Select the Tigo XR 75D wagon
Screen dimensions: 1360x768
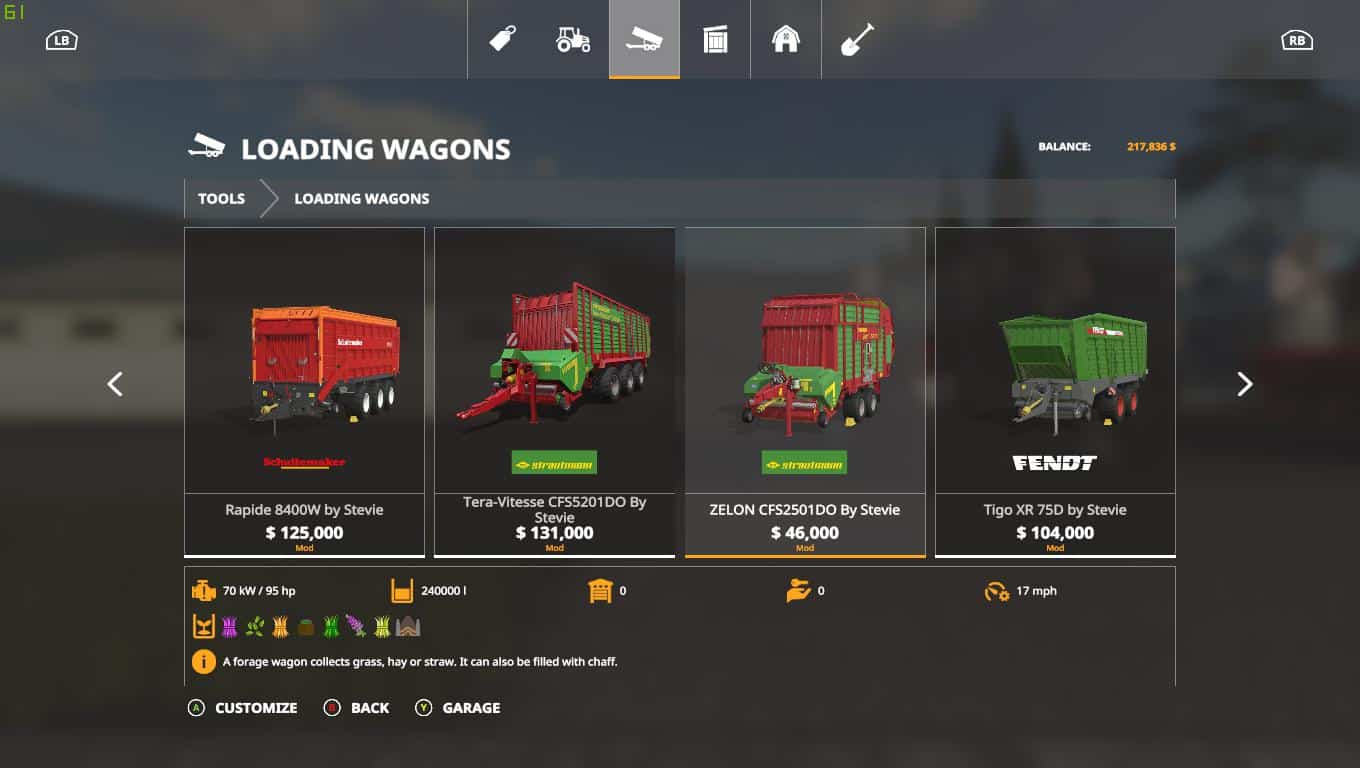tap(1055, 390)
